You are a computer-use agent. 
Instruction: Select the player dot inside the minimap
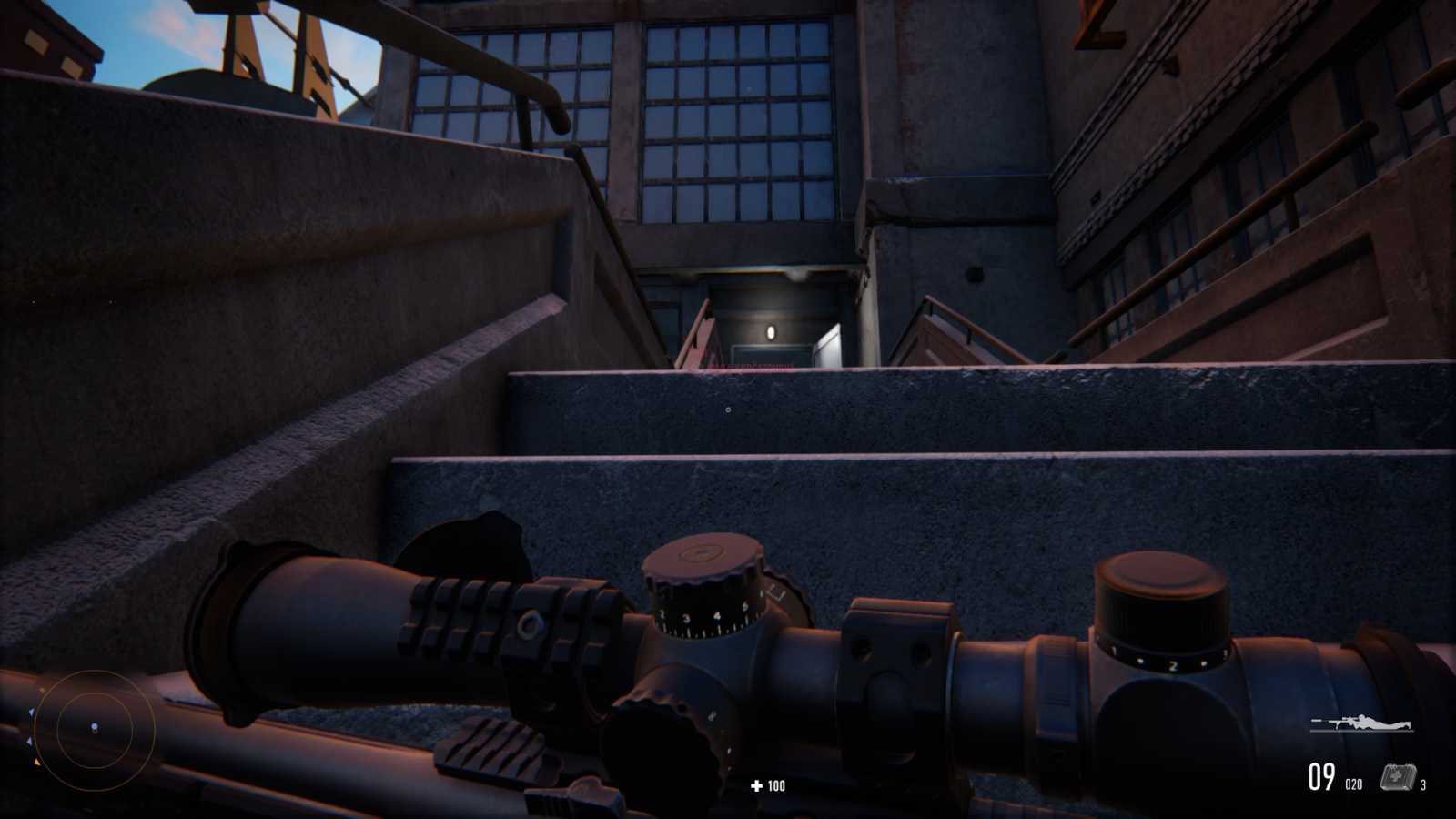click(x=93, y=725)
